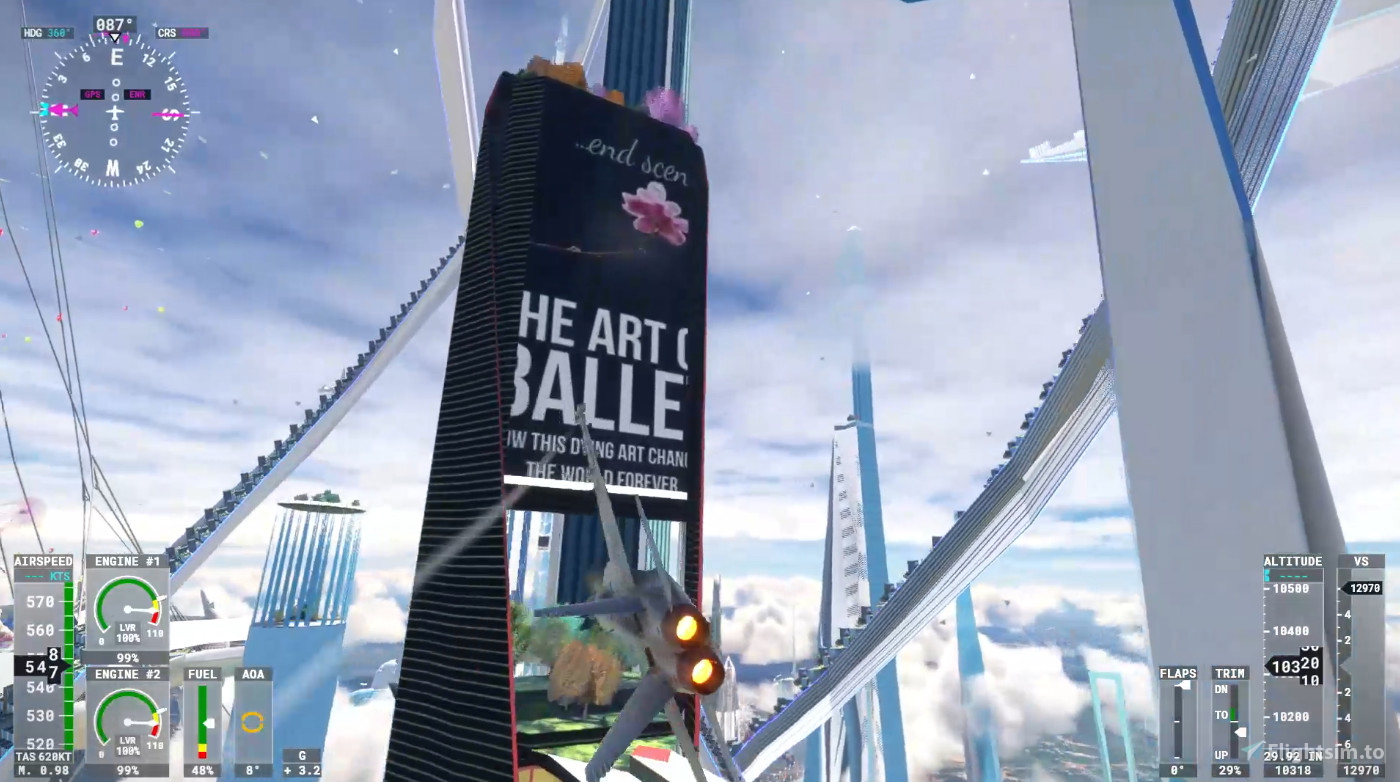This screenshot has width=1400, height=782.
Task: Click the 087° heading readout box
Action: [x=115, y=23]
